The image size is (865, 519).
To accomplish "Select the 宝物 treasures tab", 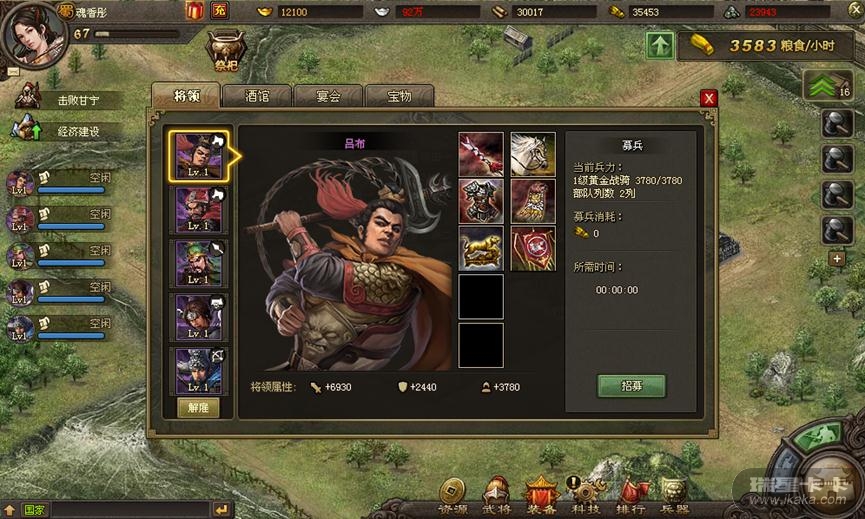I will [399, 96].
